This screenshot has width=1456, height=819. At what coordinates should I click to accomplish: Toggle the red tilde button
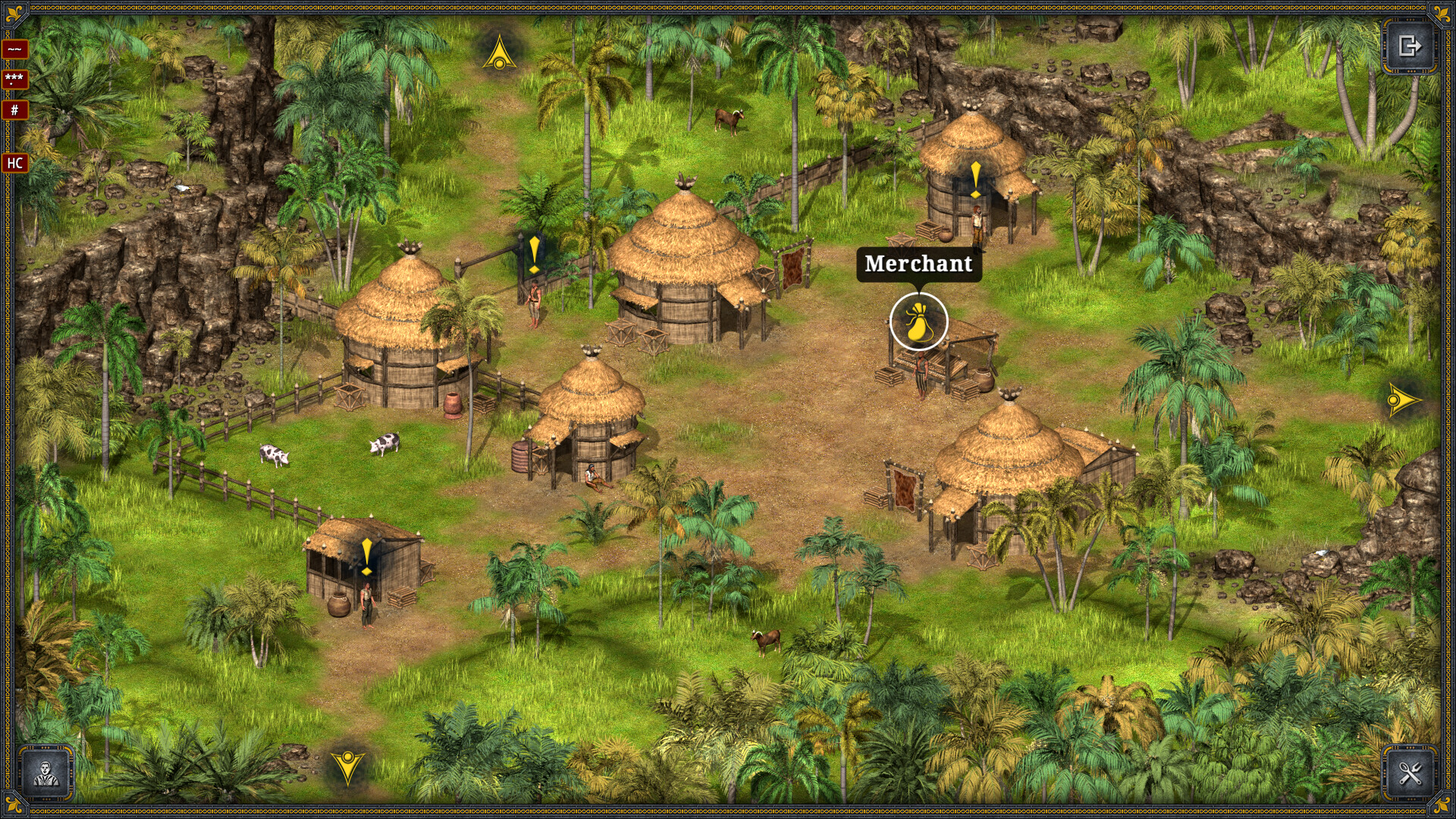(x=14, y=49)
